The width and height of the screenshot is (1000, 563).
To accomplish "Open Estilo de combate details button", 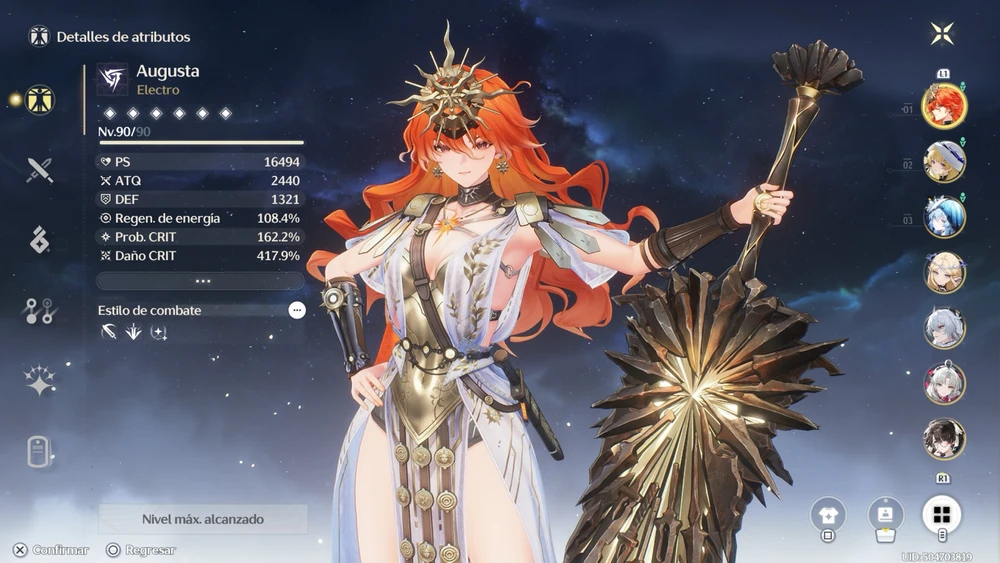I will (297, 310).
